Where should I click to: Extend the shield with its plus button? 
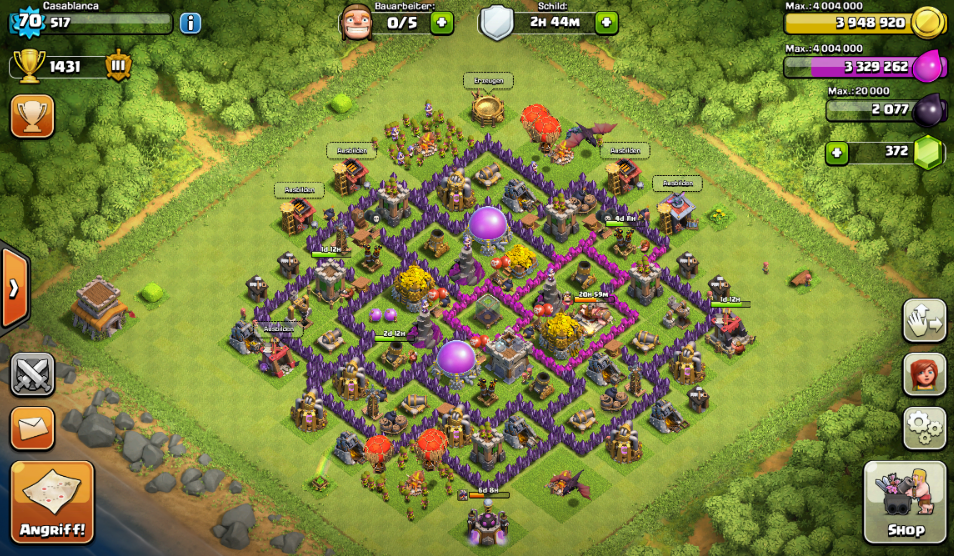coord(606,23)
